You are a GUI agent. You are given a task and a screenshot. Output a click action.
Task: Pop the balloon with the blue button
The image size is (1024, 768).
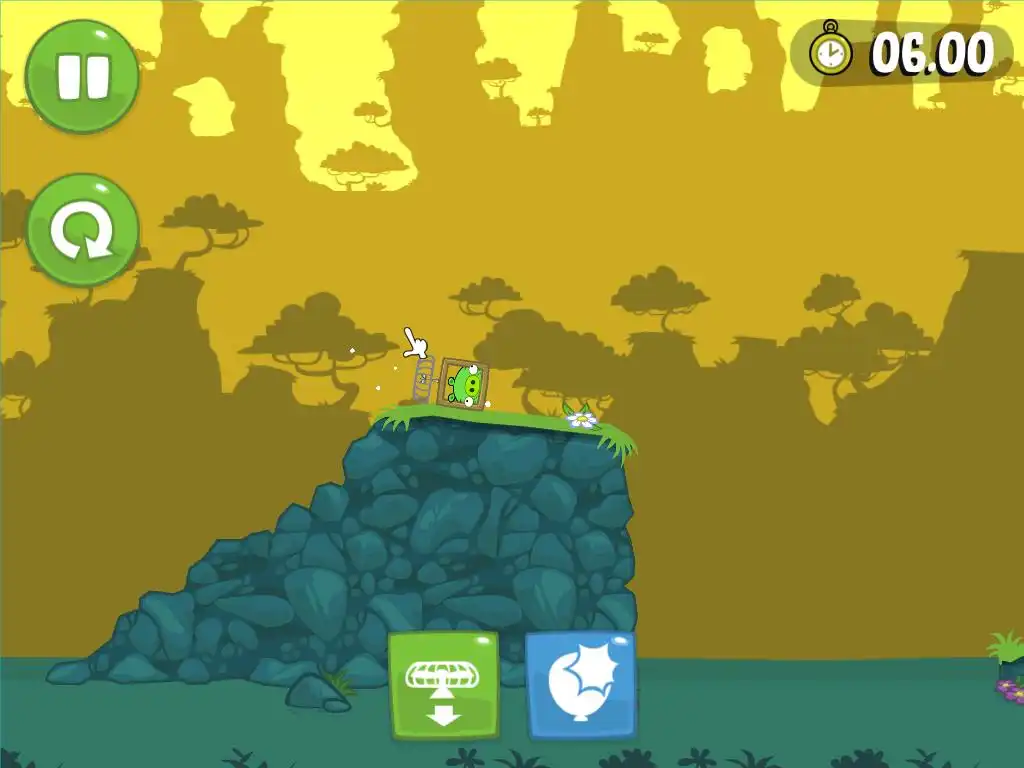580,686
